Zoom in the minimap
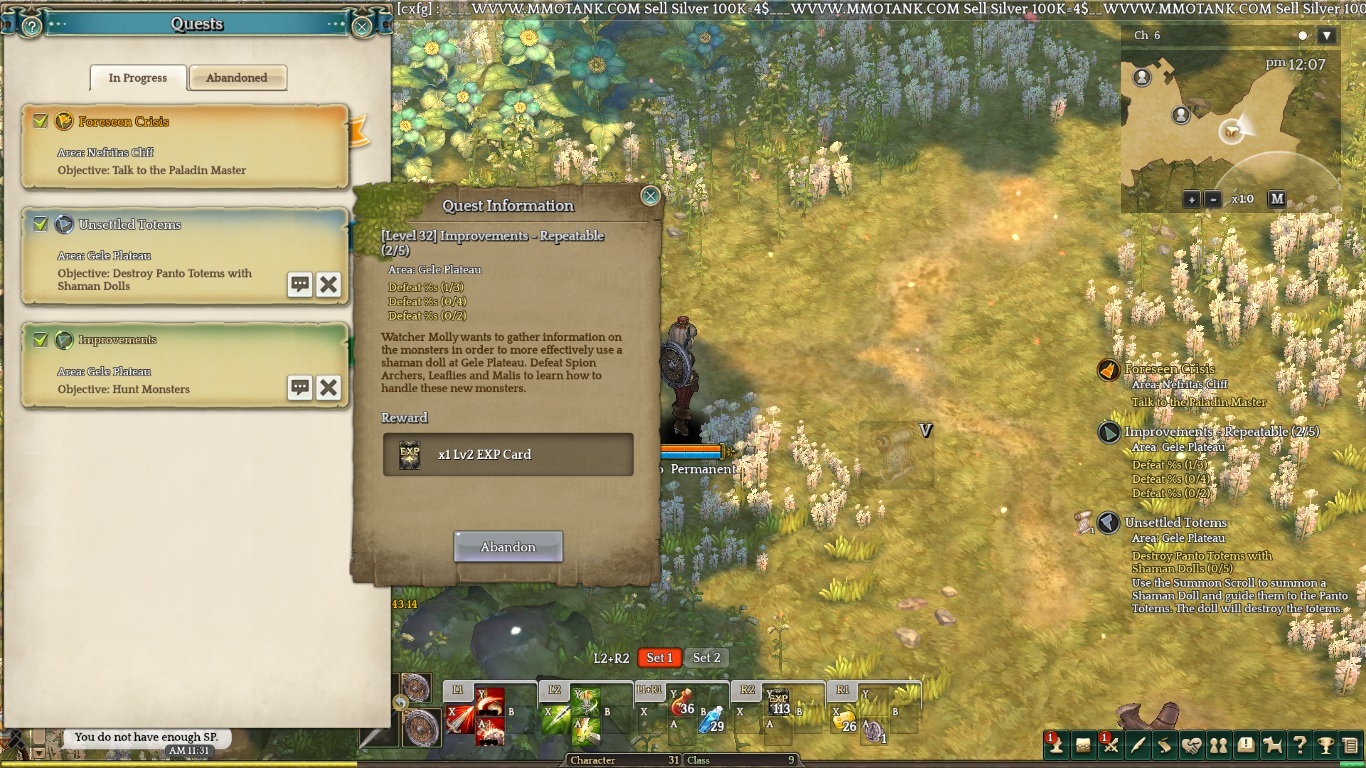Screen dimensions: 1366x768 point(1192,199)
